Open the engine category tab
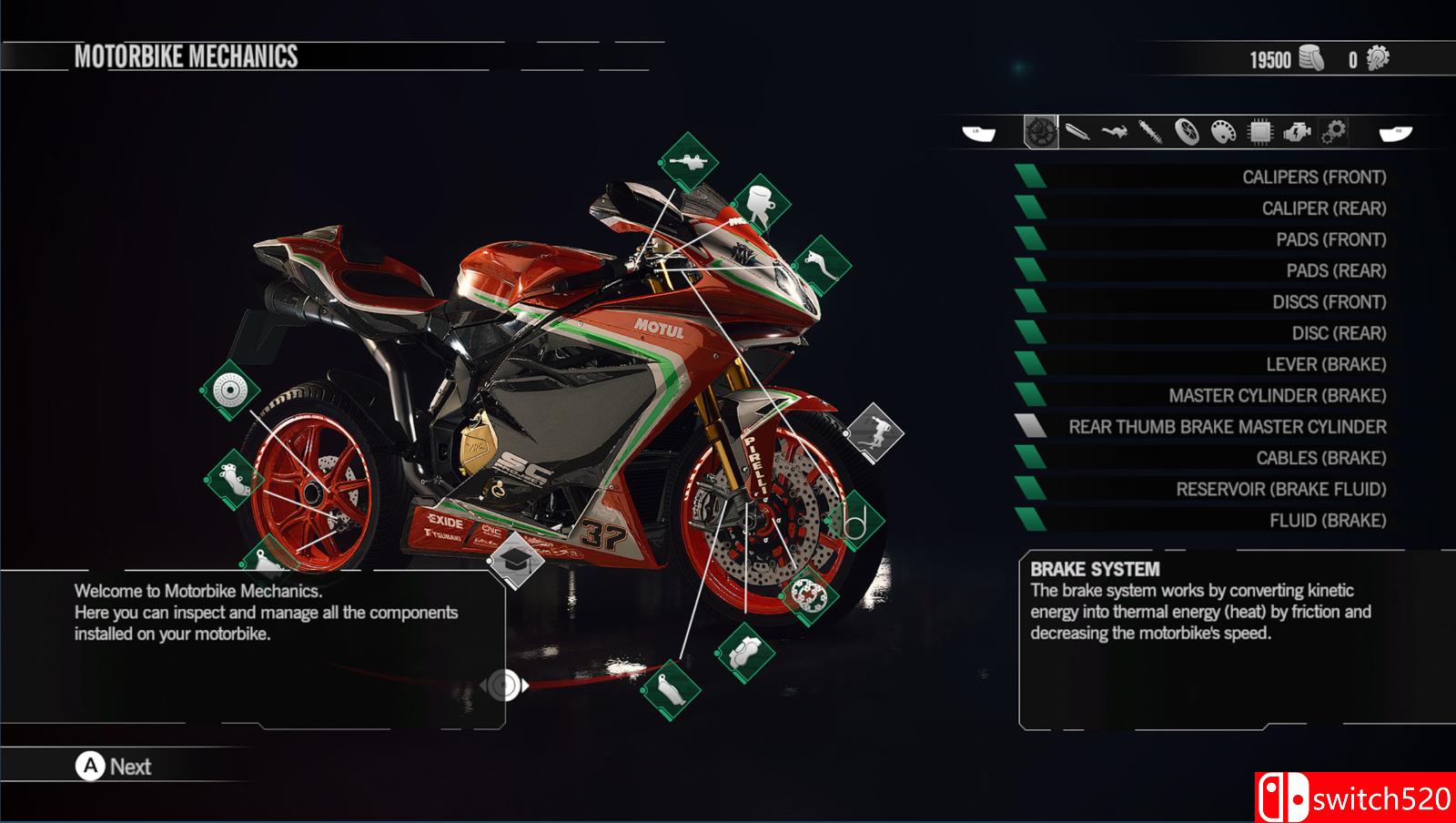The image size is (1456, 823). point(1296,133)
